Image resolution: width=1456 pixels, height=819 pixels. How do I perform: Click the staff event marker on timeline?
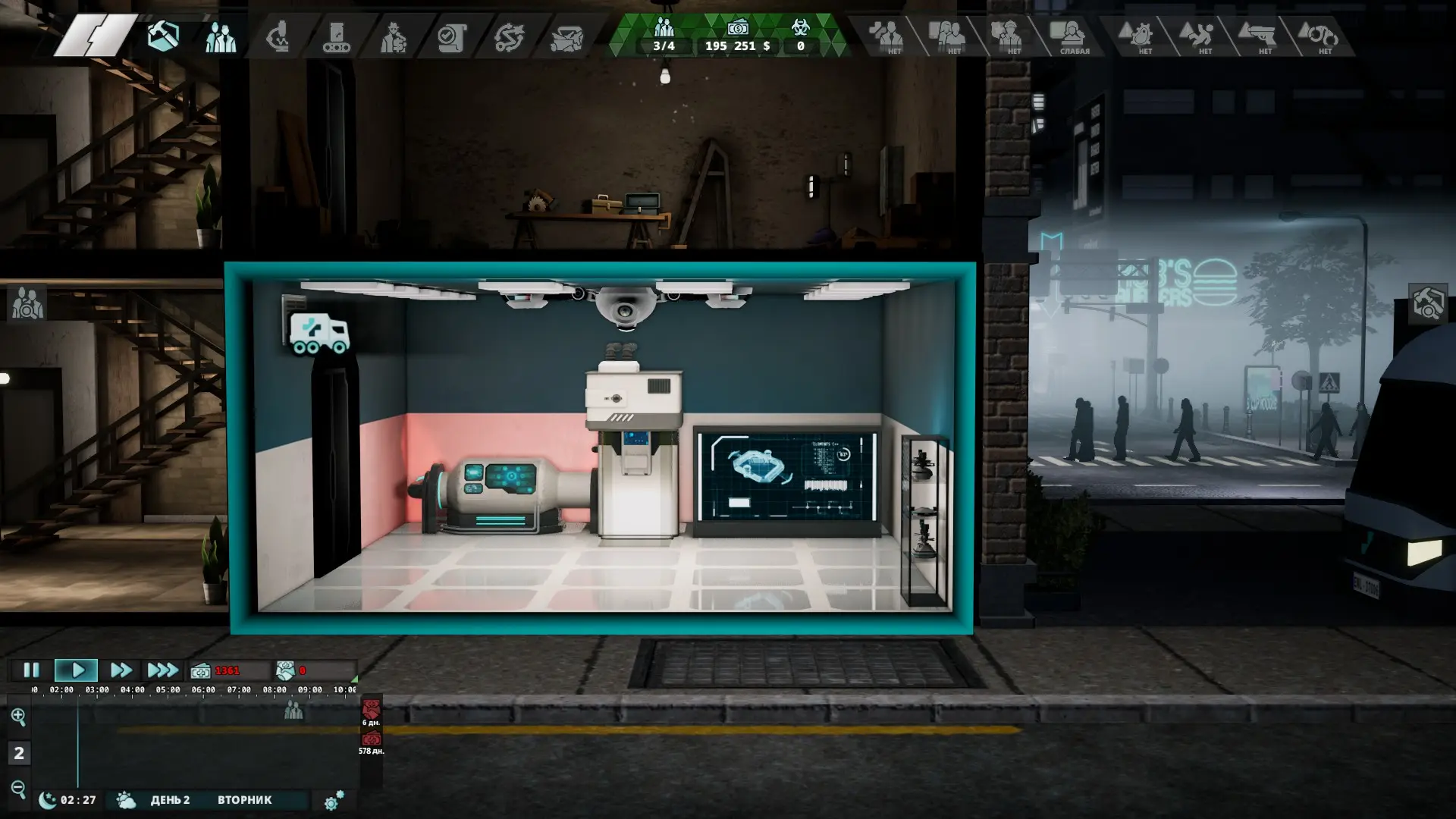293,711
